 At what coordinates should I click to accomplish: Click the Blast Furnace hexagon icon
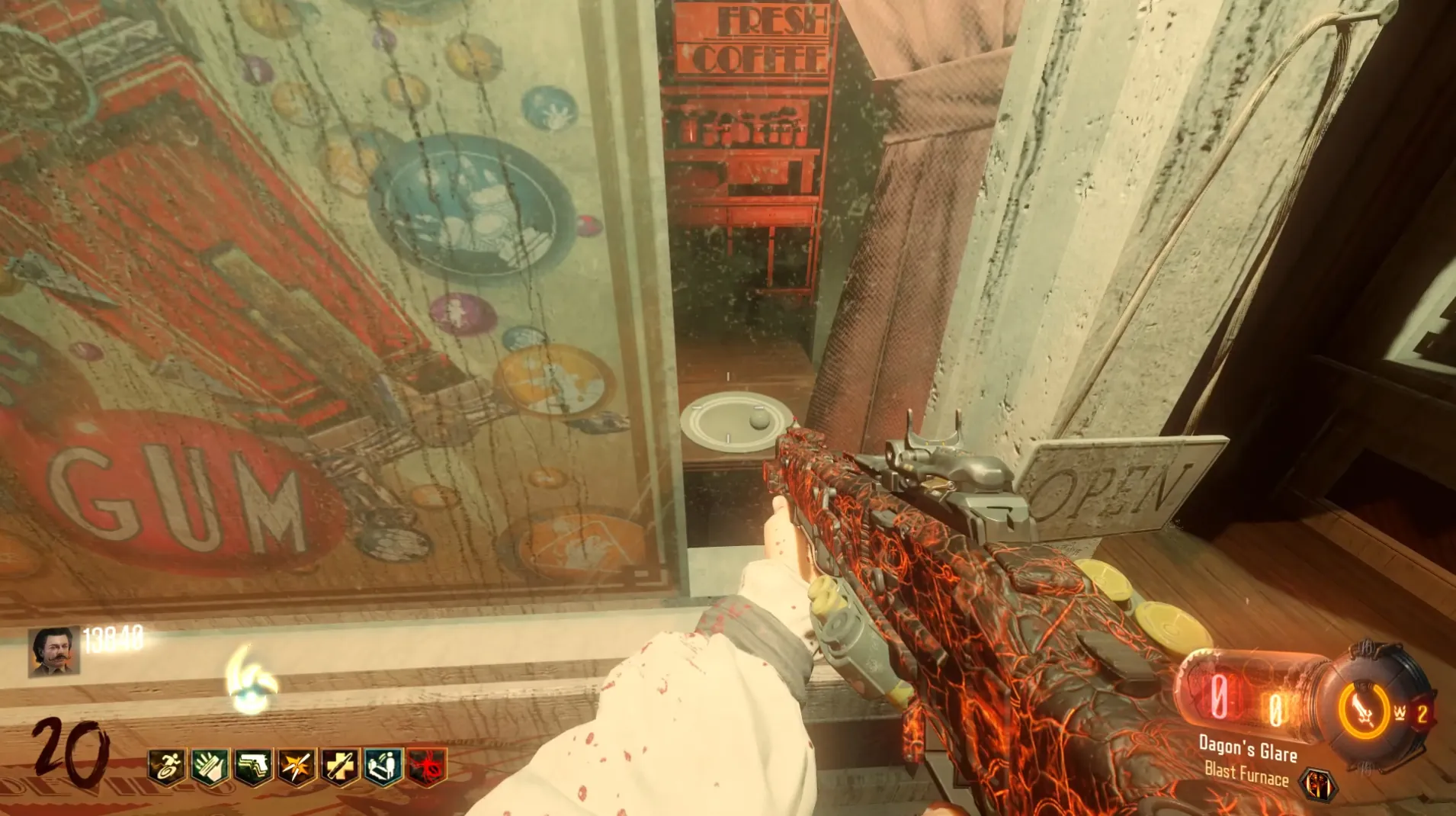point(1318,785)
